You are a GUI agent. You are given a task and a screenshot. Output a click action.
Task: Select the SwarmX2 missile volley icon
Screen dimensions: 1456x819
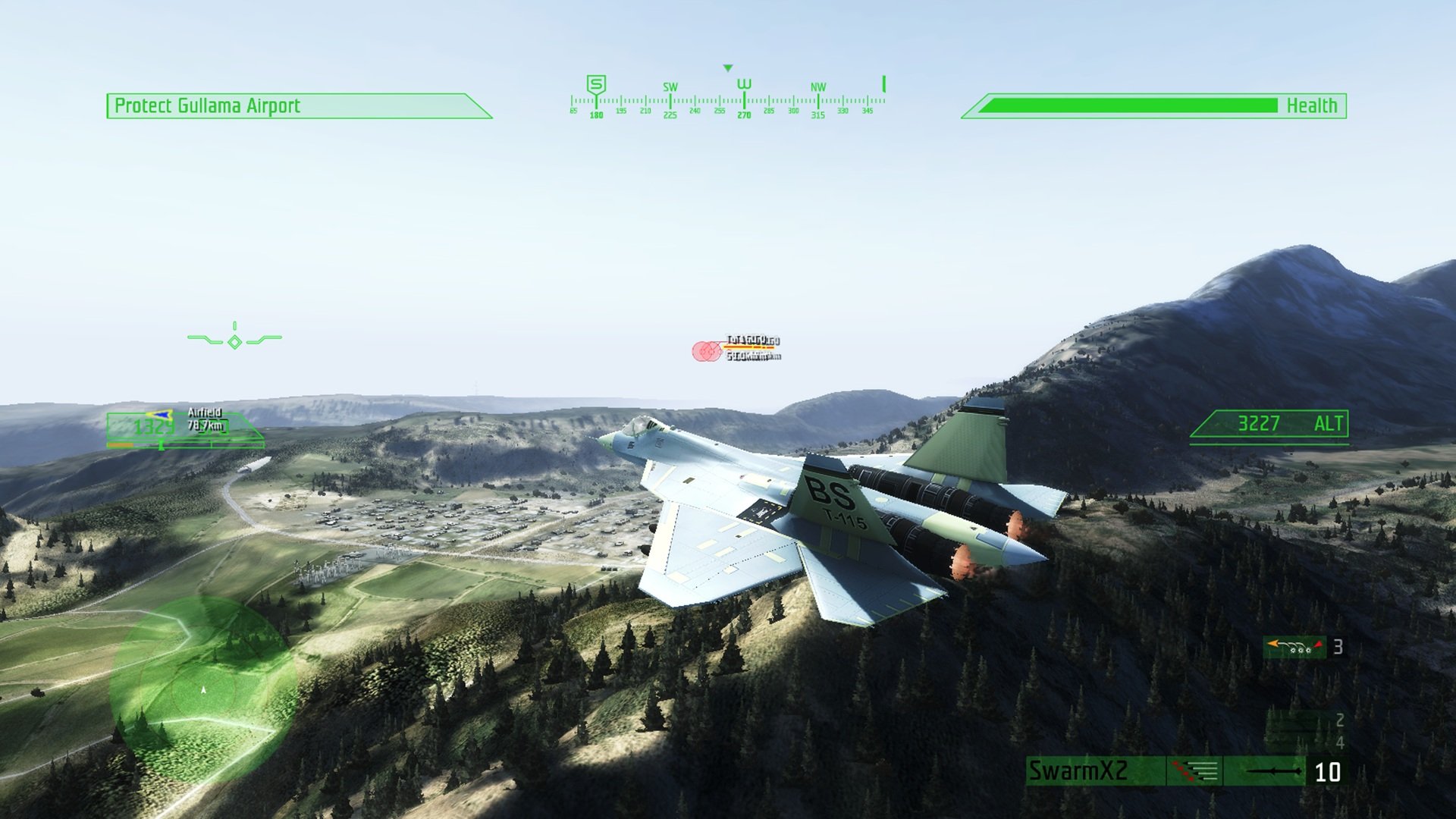click(x=1195, y=770)
